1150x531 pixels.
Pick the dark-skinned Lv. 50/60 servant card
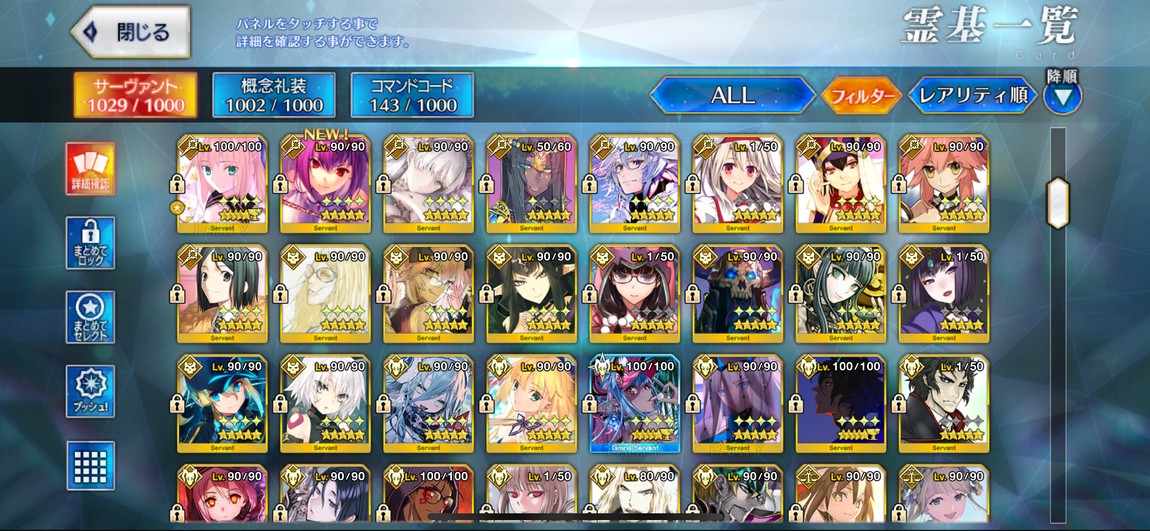click(531, 180)
